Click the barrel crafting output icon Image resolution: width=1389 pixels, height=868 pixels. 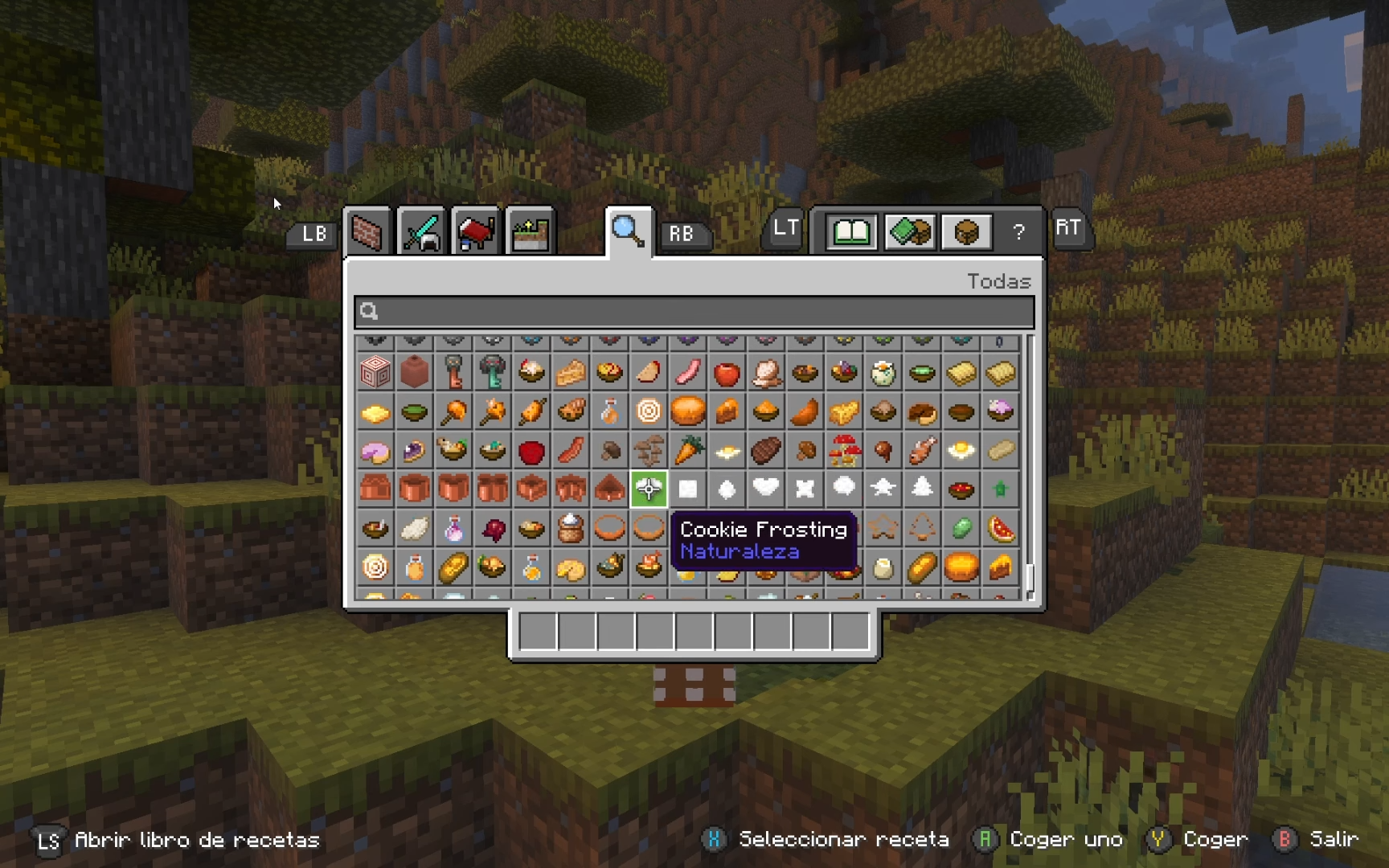(965, 231)
